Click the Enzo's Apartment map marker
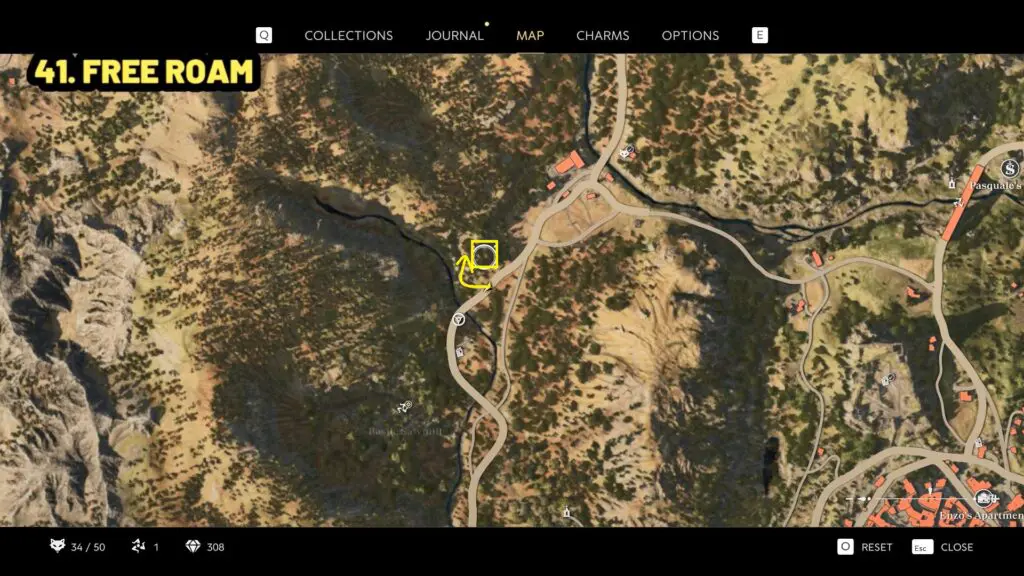The height and width of the screenshot is (576, 1024). pyautogui.click(x=984, y=498)
